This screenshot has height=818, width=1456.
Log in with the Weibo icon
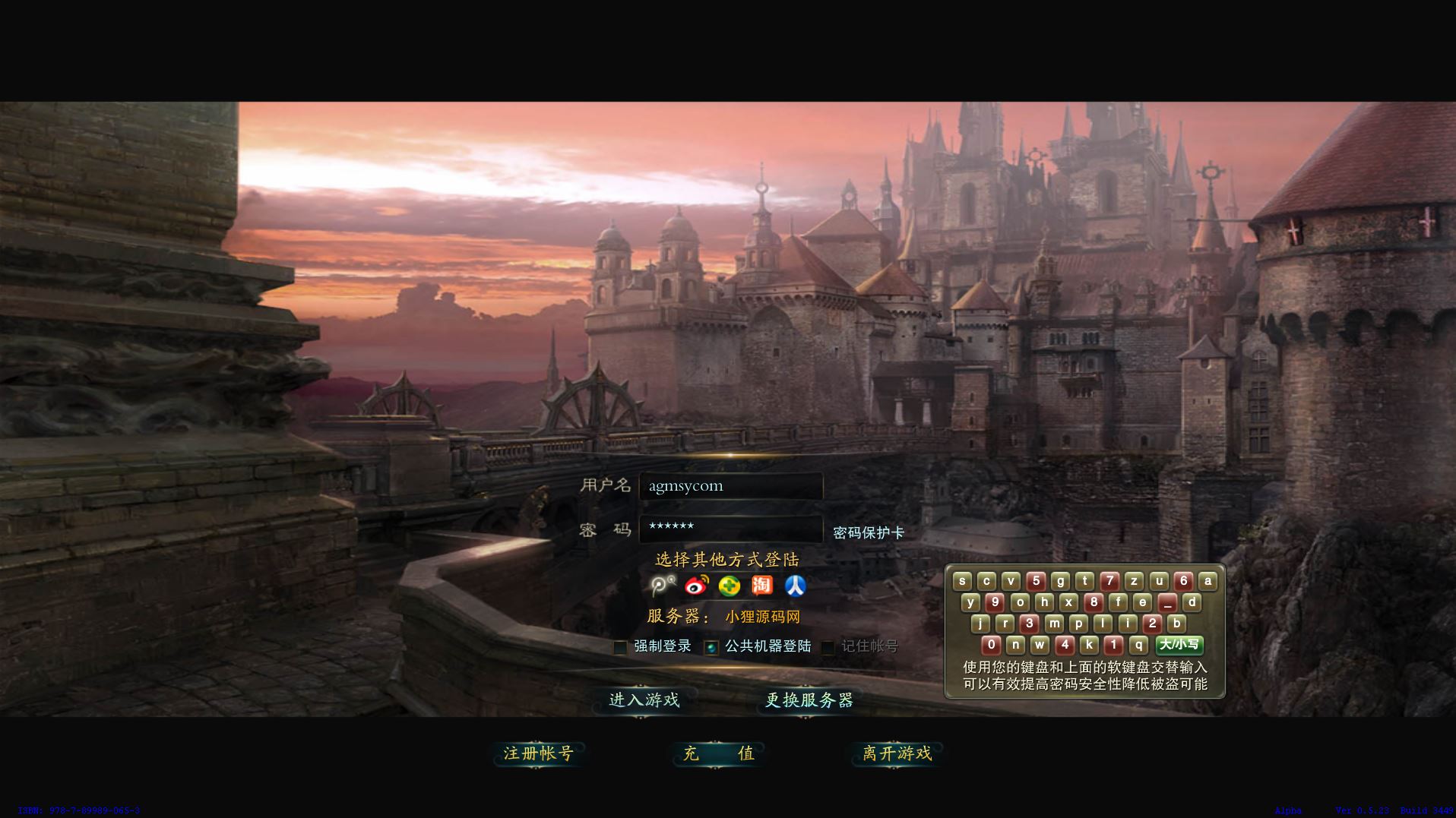tap(696, 586)
